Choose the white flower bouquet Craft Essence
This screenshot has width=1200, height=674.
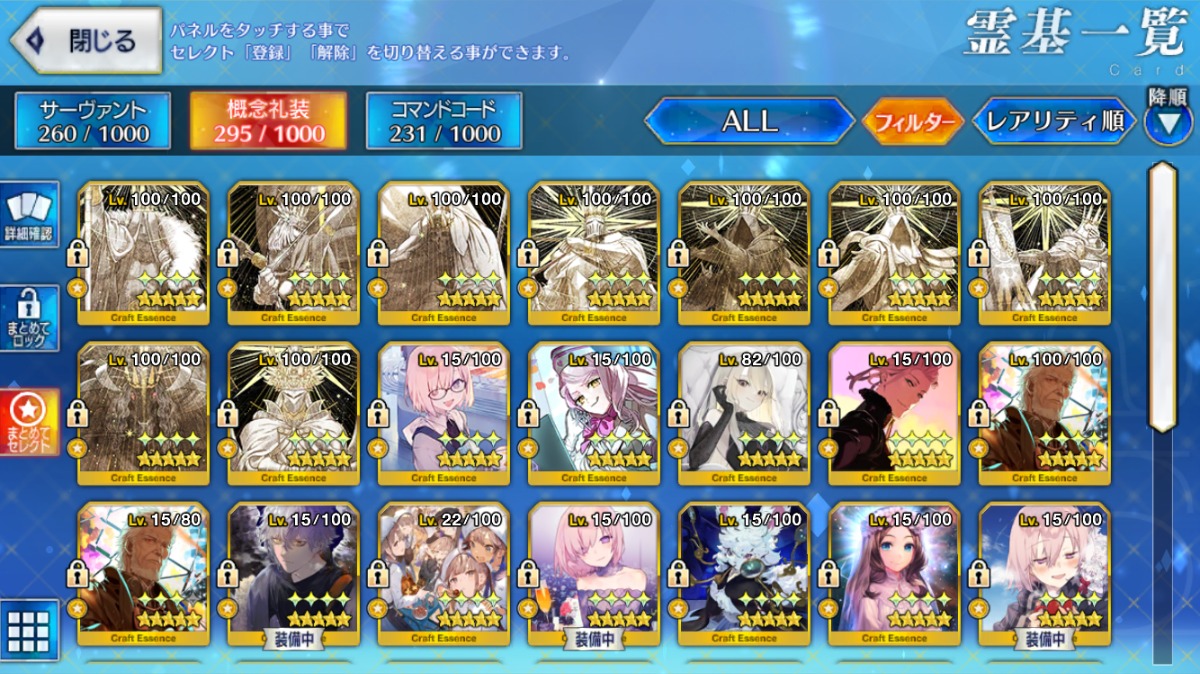coord(744,573)
